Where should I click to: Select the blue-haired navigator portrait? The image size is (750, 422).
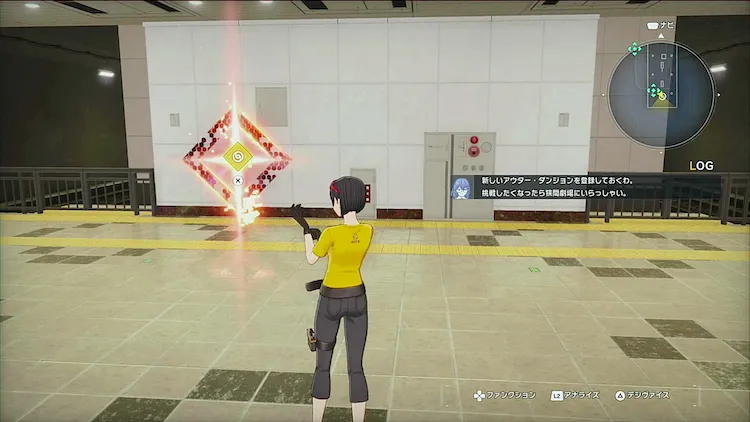point(462,188)
